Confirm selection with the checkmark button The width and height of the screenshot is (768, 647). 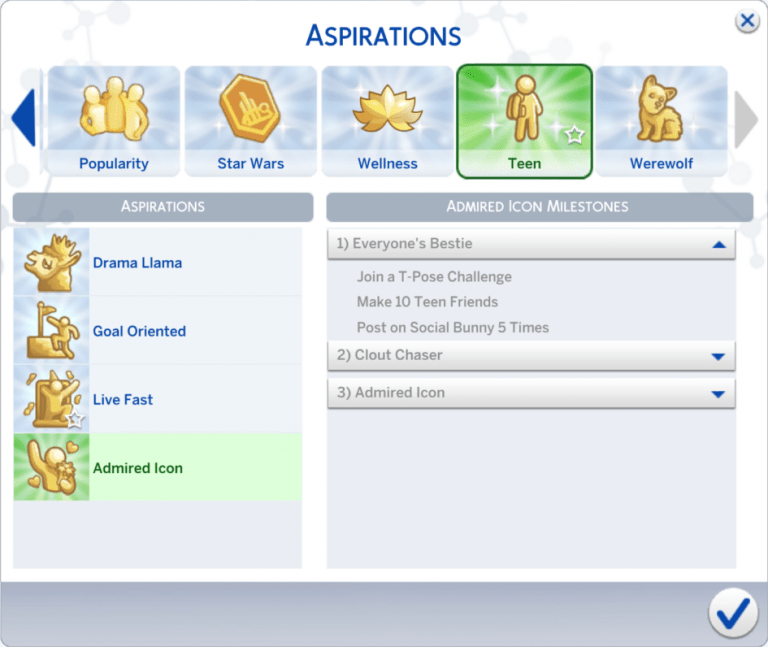(x=732, y=612)
